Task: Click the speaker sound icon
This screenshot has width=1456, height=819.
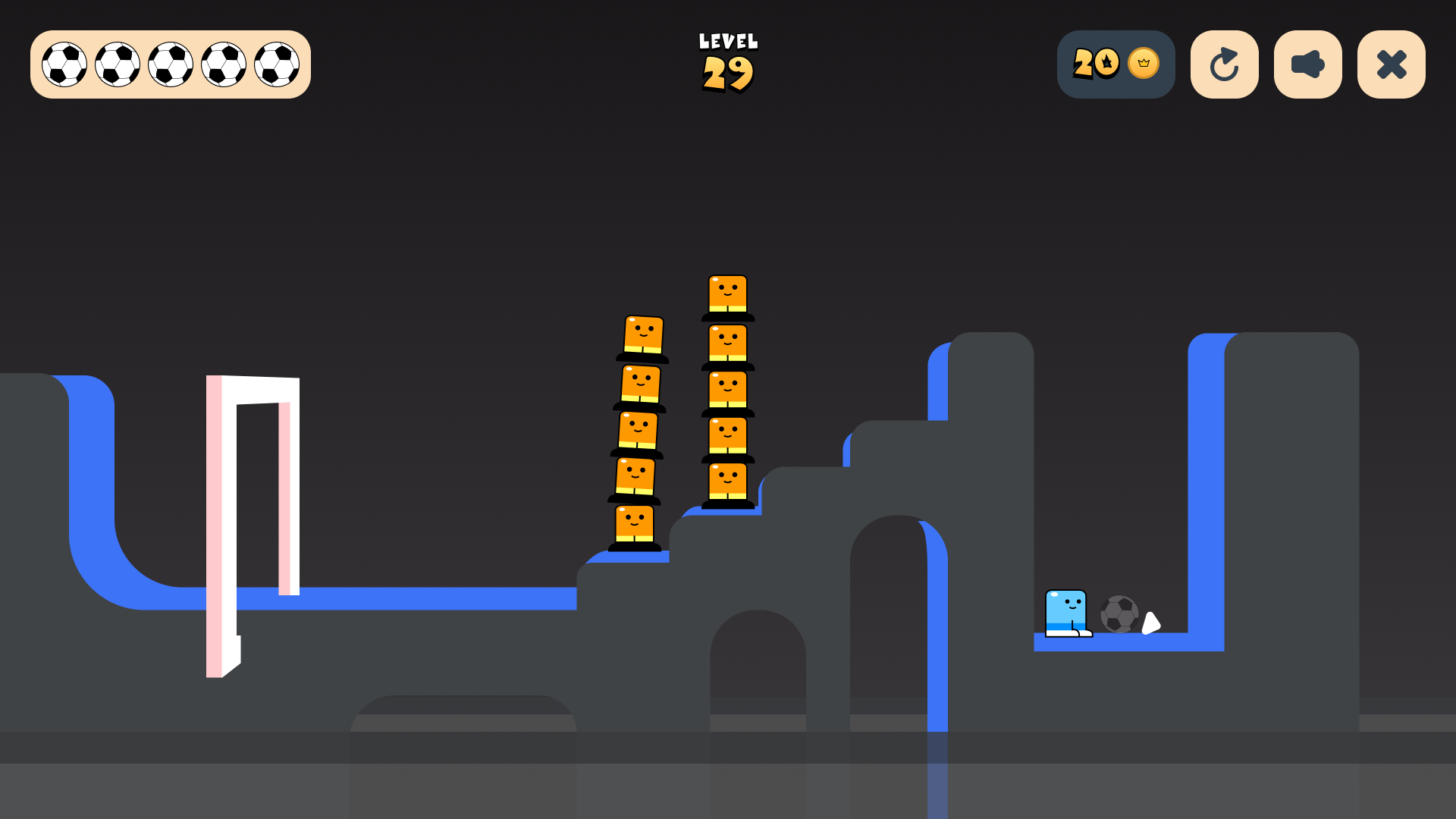Action: coord(1307,64)
